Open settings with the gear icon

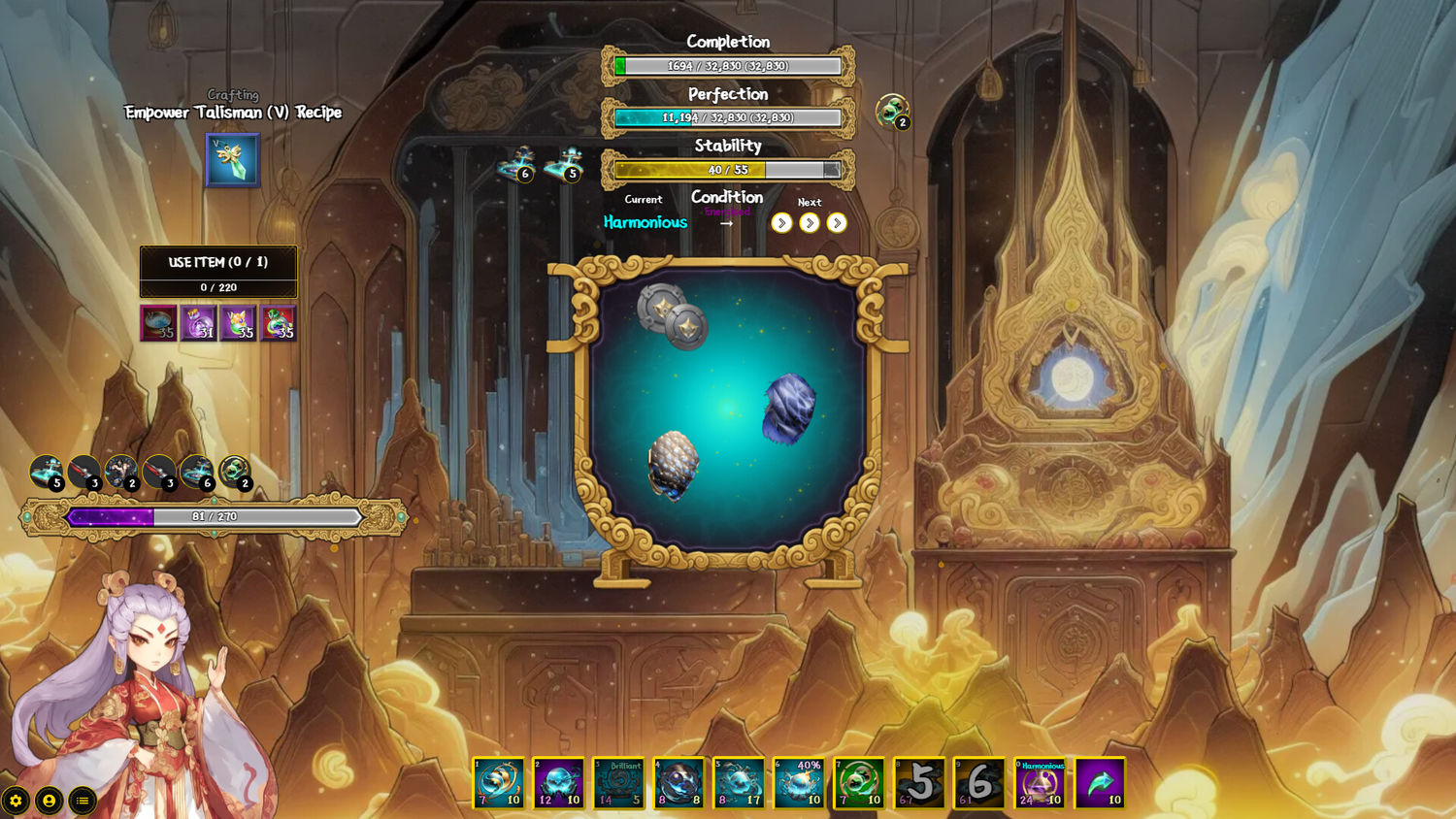tap(16, 801)
